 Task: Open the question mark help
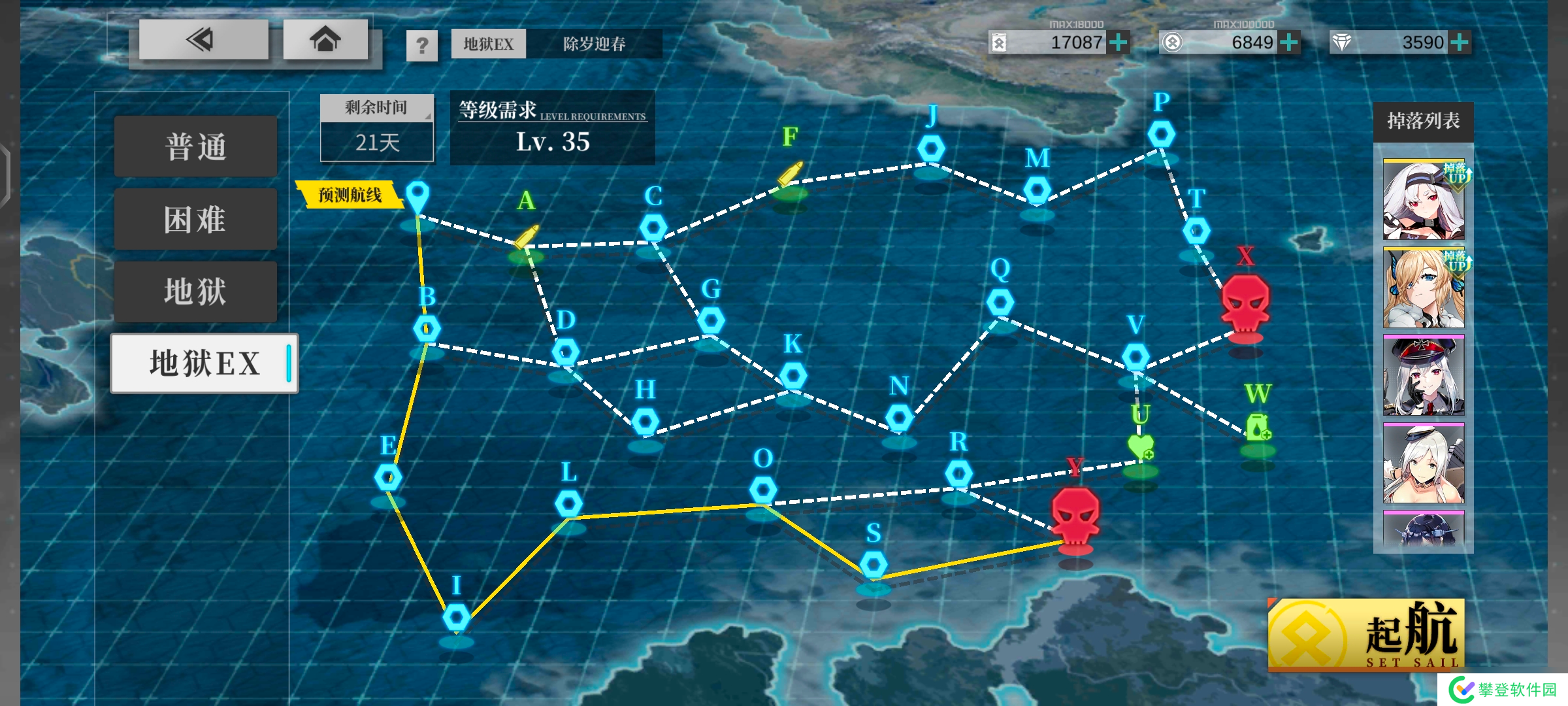click(x=422, y=45)
